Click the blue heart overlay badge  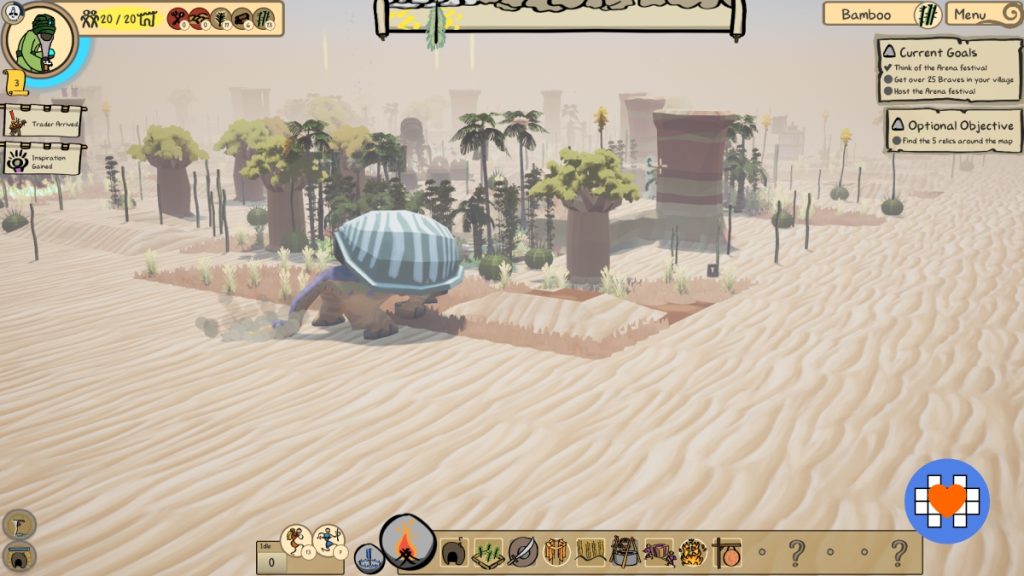coord(947,500)
